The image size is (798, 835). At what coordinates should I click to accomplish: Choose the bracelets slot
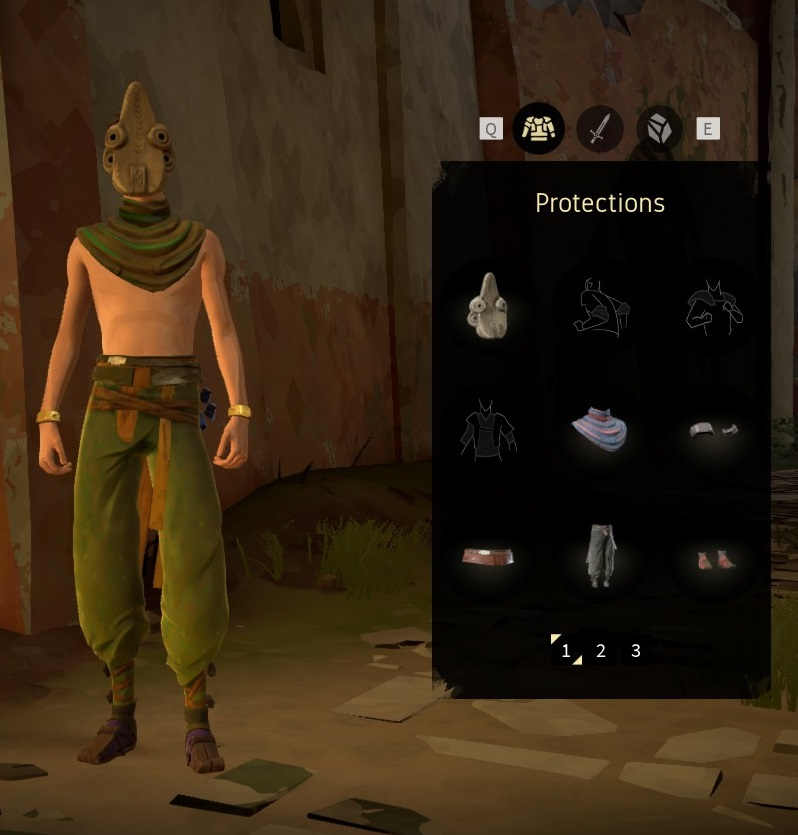click(x=713, y=431)
